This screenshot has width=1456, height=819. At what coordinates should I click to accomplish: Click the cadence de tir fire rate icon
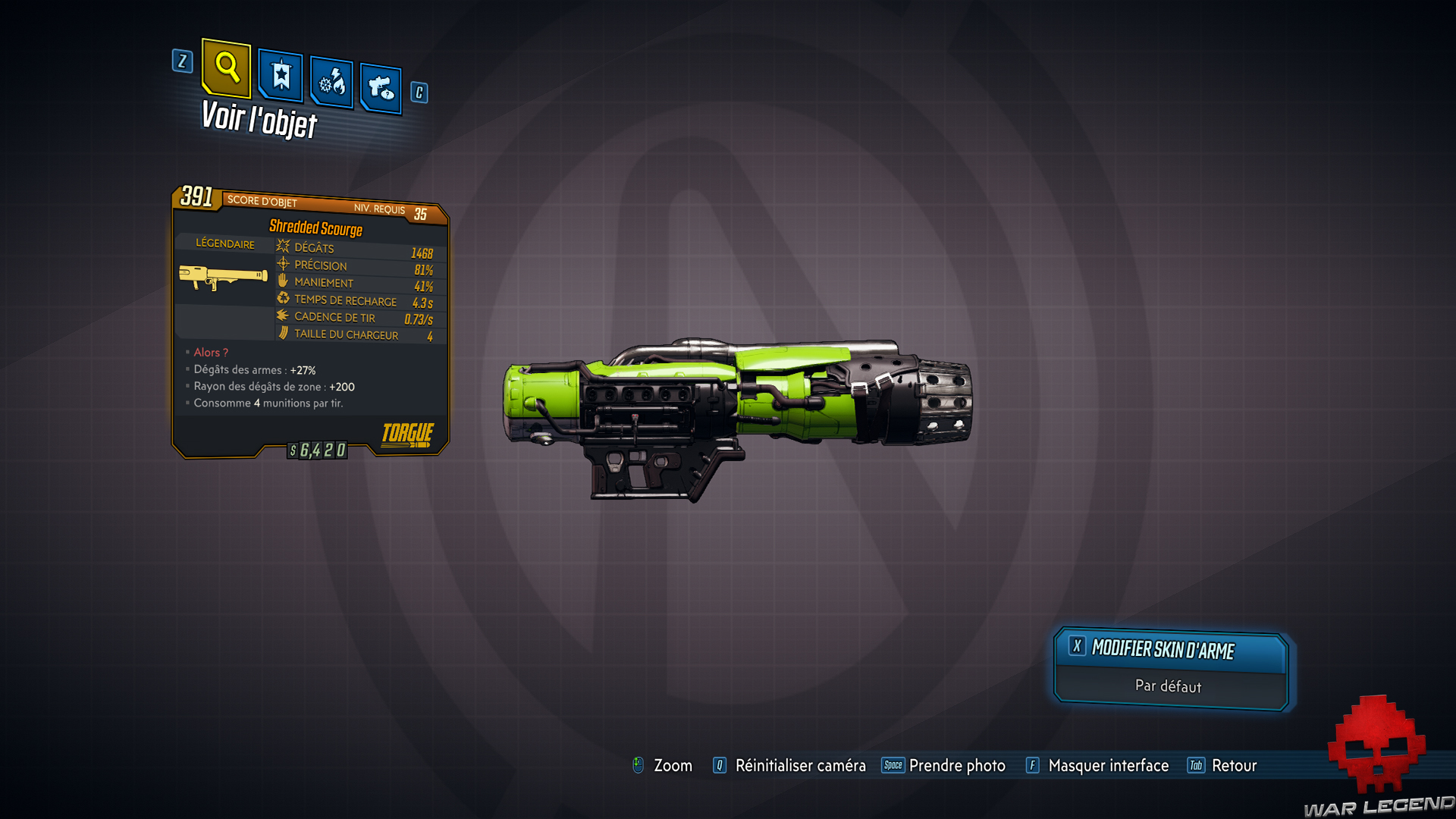point(281,316)
